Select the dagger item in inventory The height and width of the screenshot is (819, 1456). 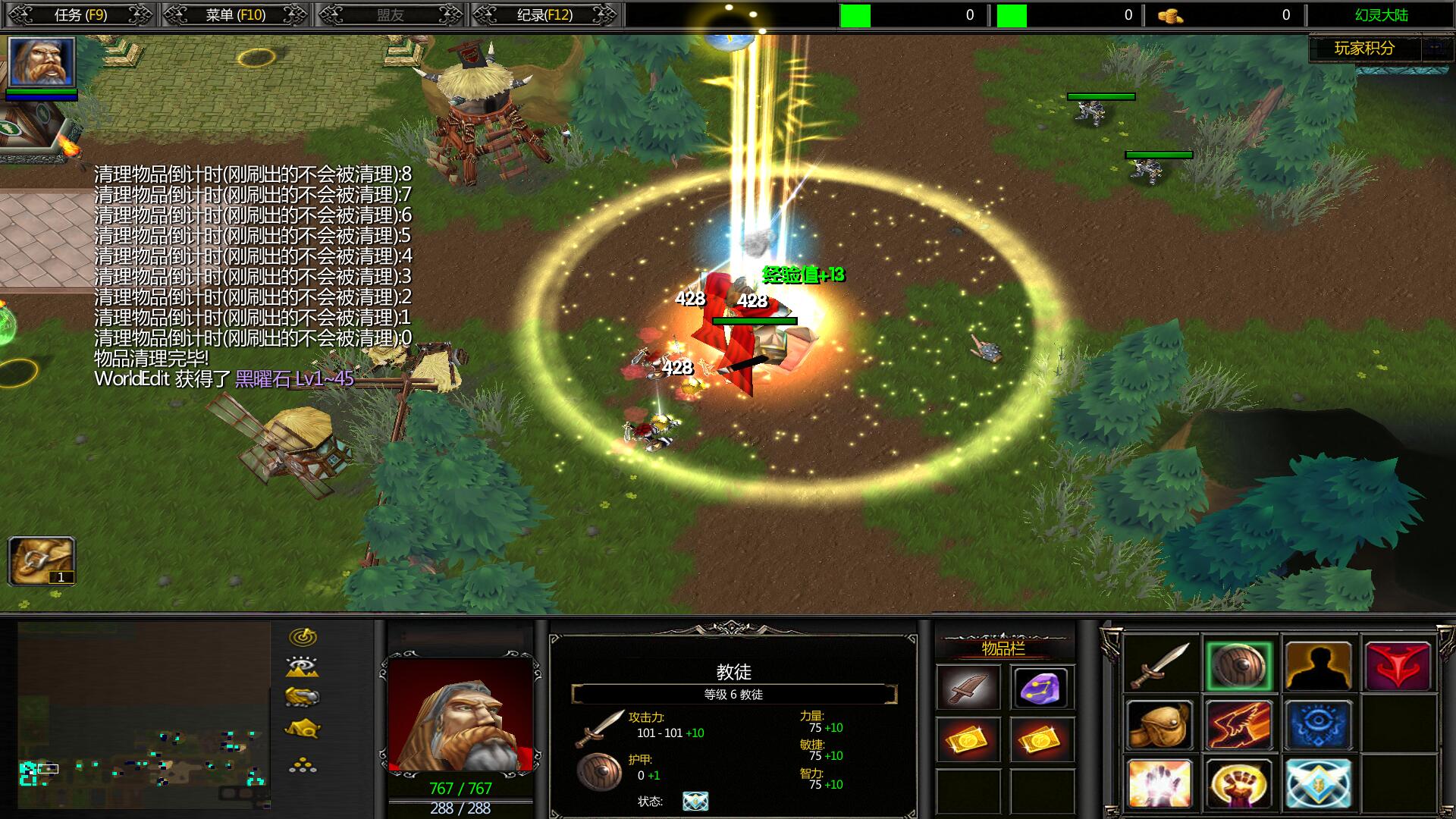968,688
